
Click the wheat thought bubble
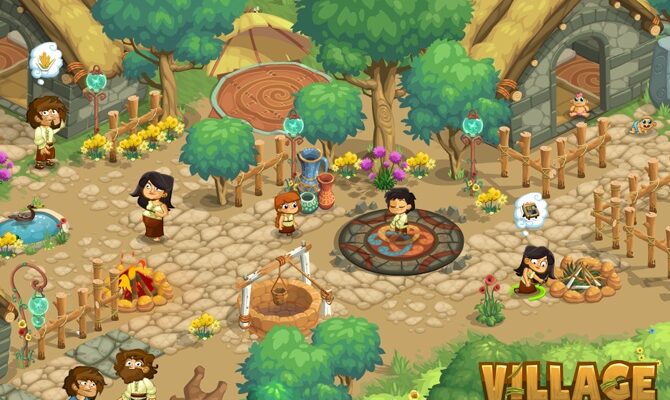click(47, 64)
